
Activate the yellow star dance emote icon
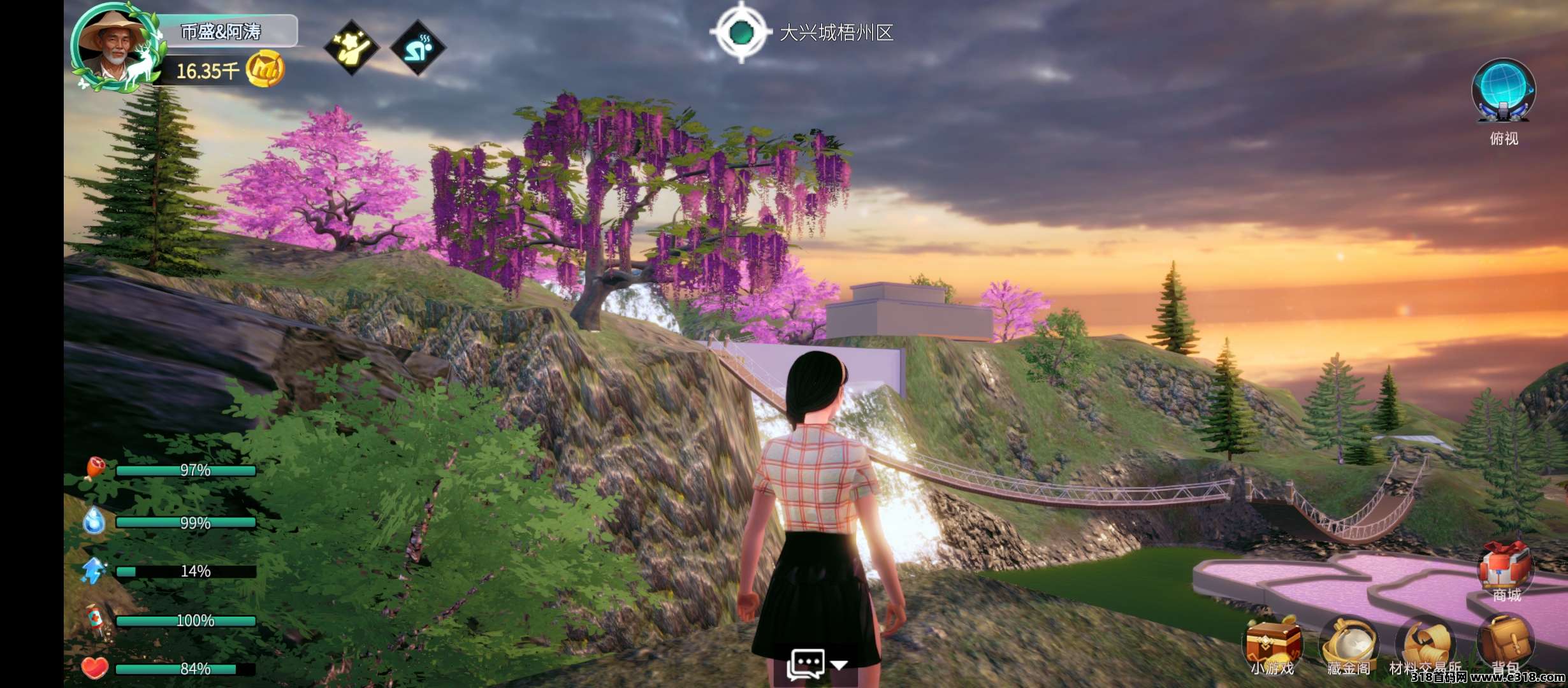352,47
